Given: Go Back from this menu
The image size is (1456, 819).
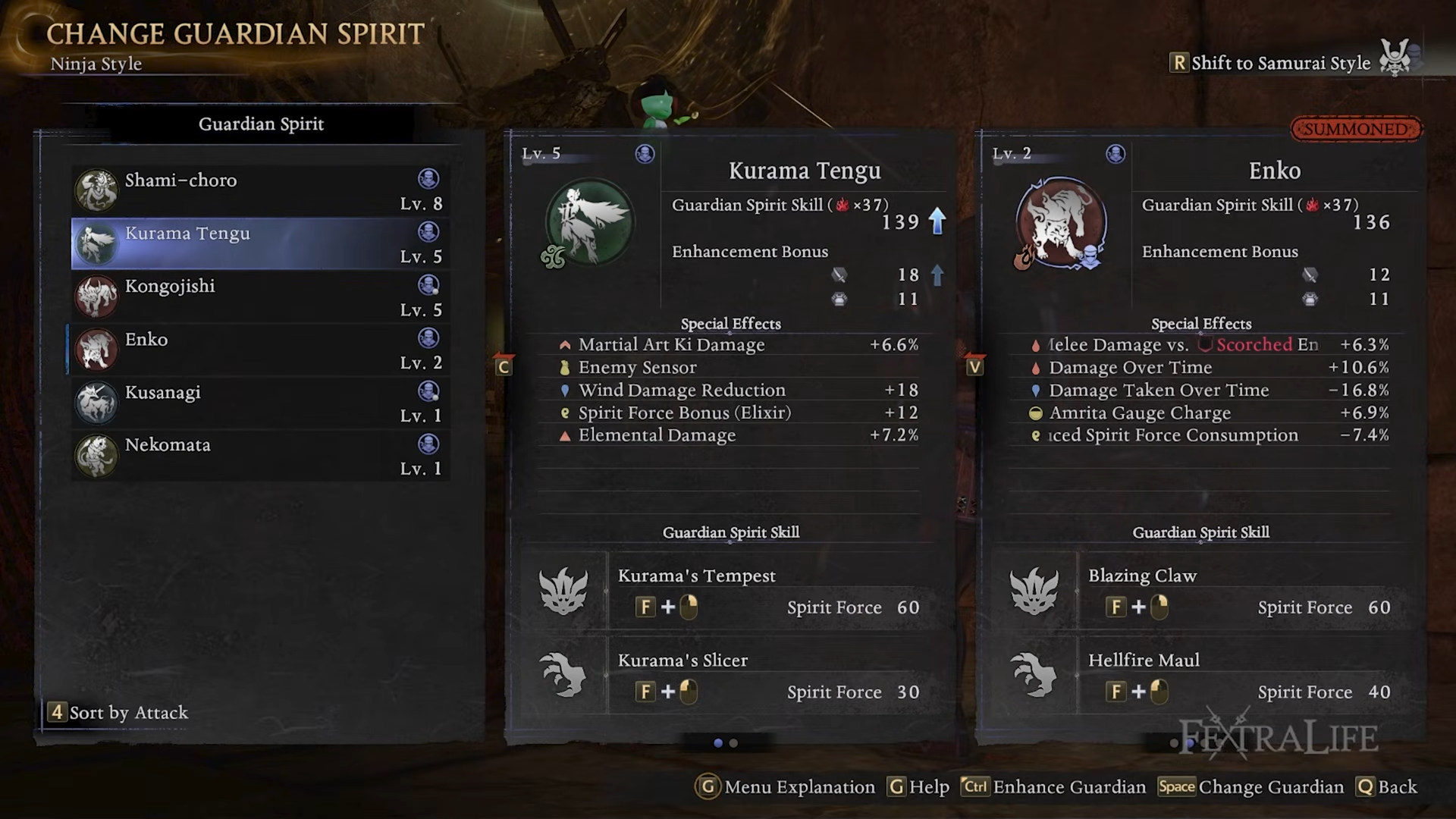Looking at the screenshot, I should [x=1388, y=787].
